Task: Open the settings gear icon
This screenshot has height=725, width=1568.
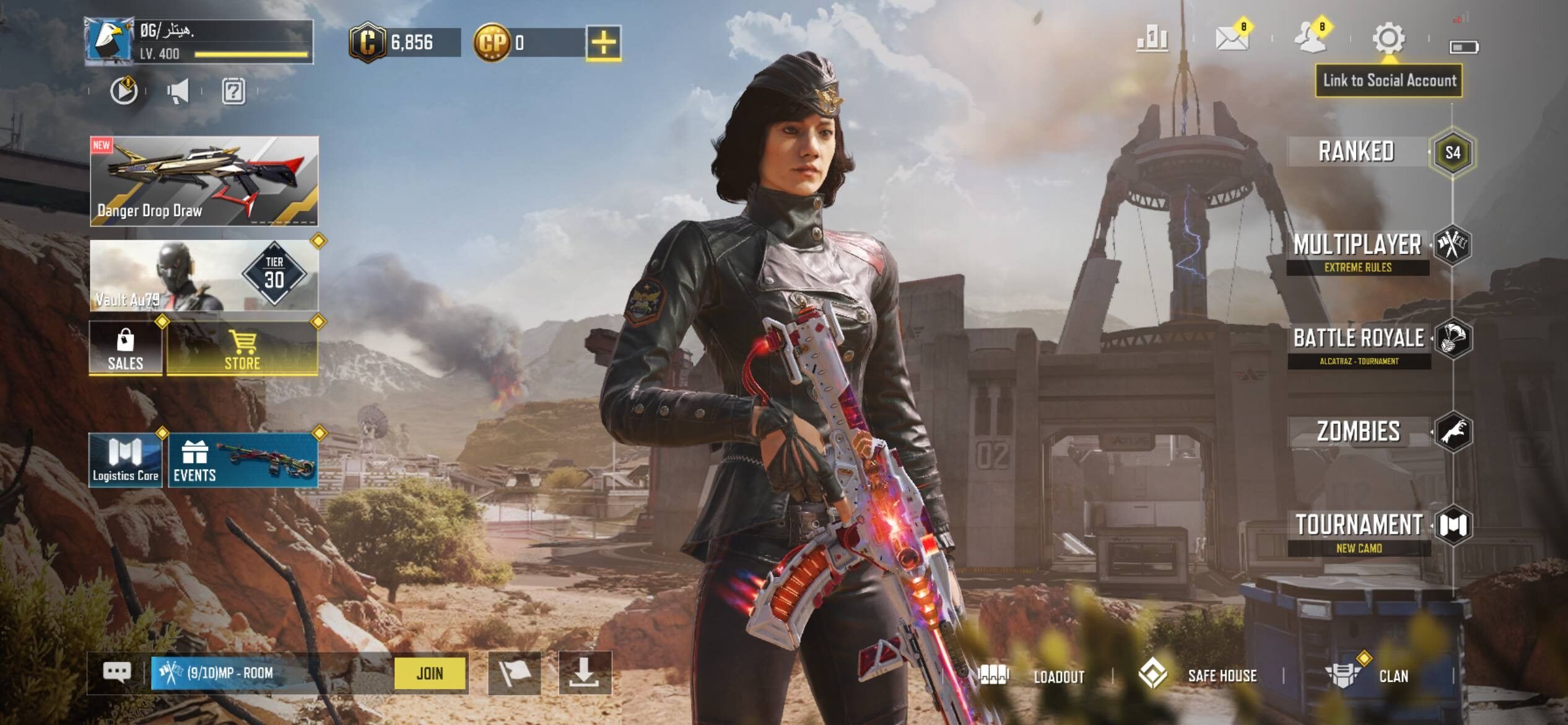Action: (1388, 40)
